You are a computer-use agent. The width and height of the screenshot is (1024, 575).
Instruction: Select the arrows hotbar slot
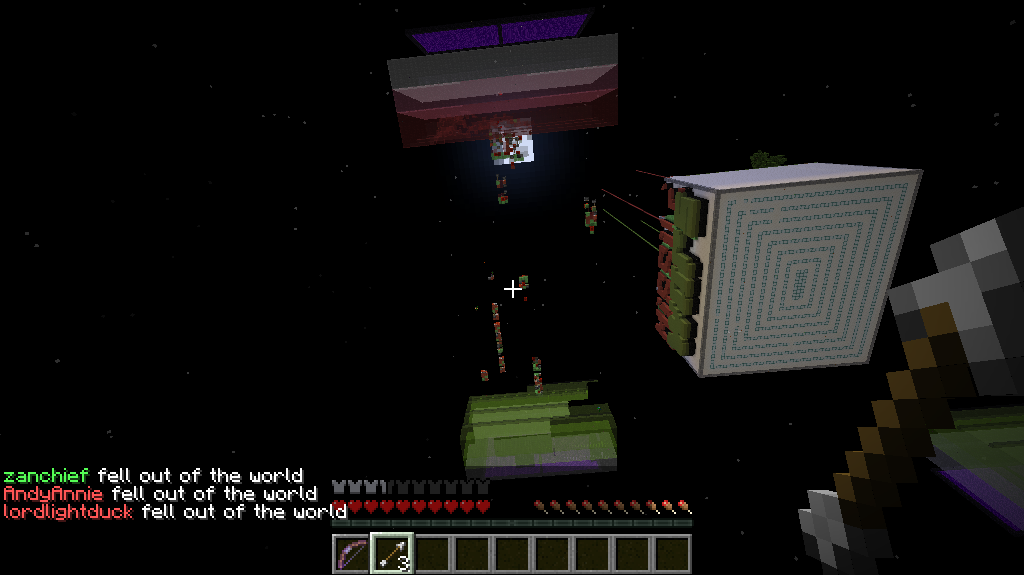click(391, 553)
